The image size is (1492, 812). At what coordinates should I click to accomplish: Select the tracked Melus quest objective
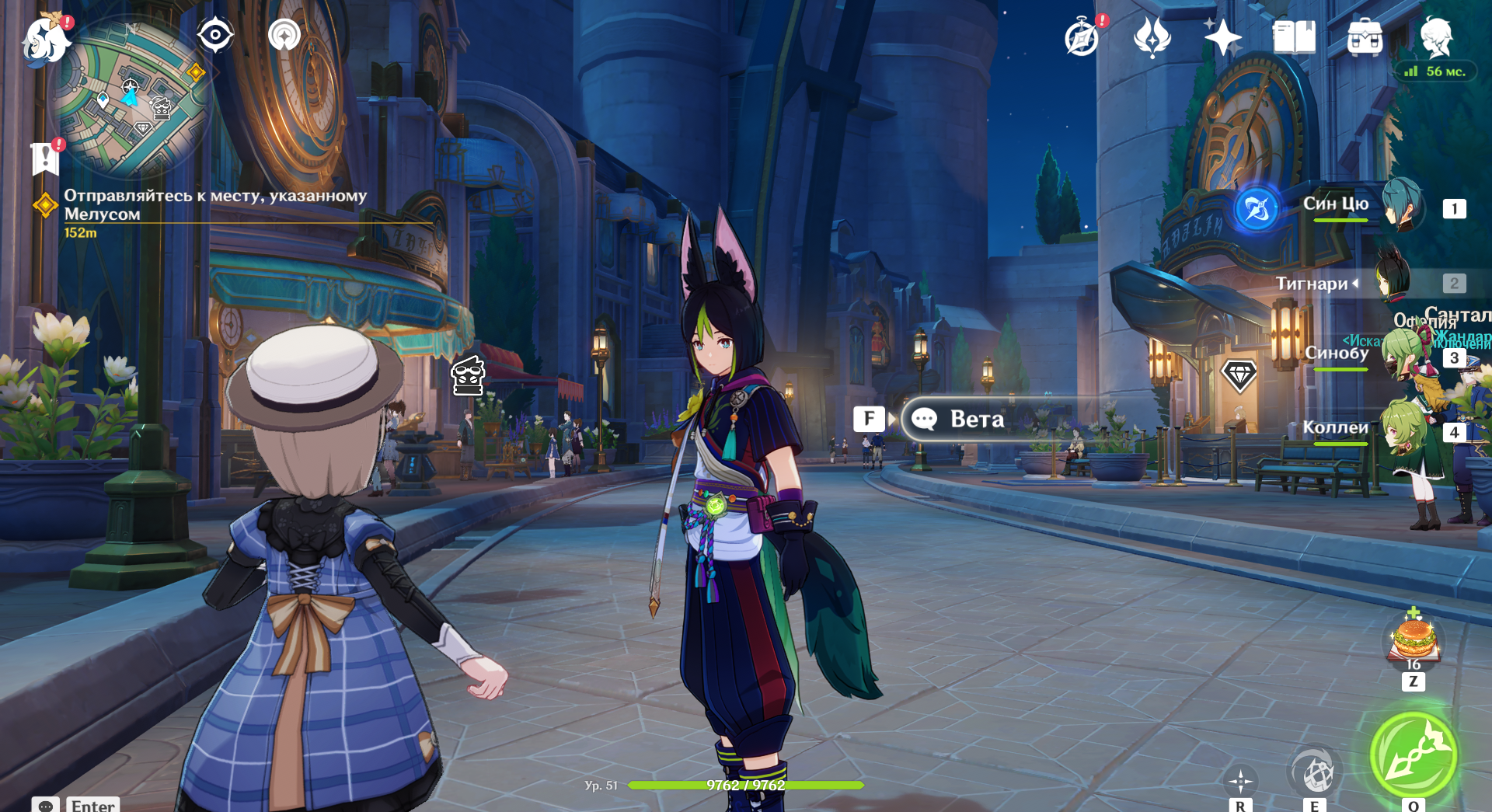pyautogui.click(x=214, y=205)
